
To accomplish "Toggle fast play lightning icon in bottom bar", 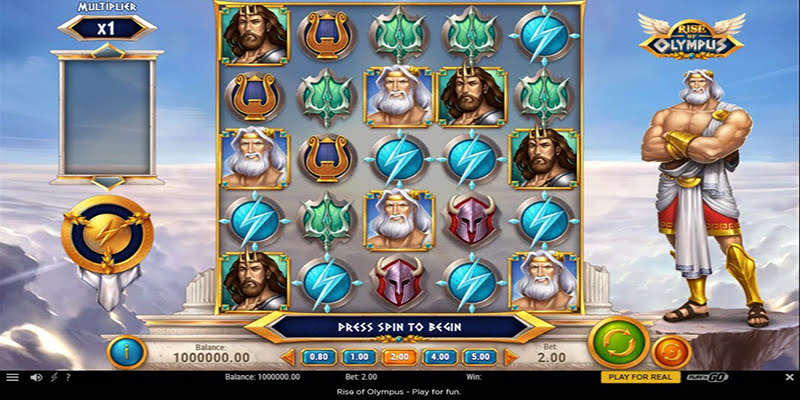I will click(x=52, y=377).
